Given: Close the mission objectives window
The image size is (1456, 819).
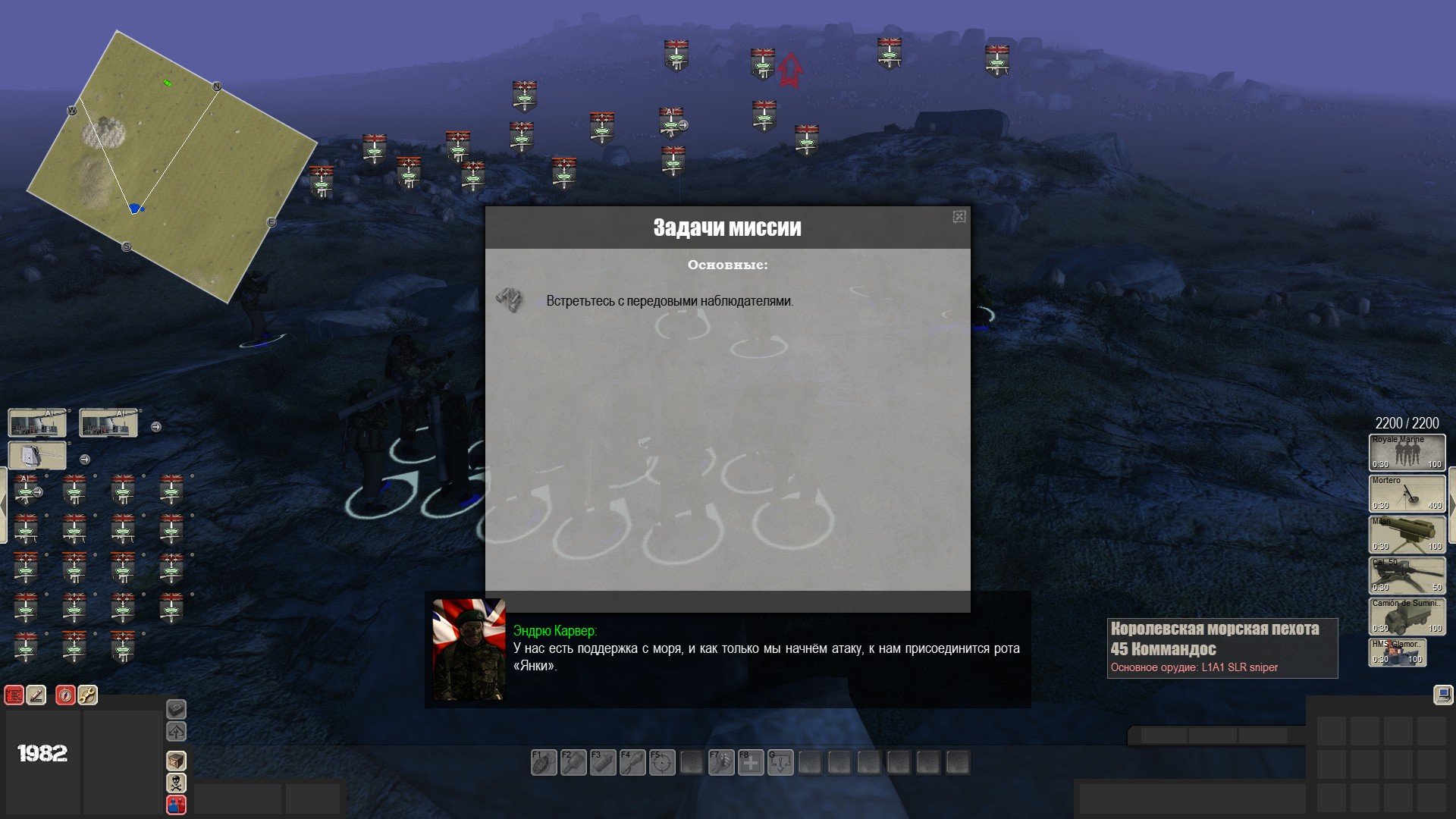Looking at the screenshot, I should pyautogui.click(x=959, y=217).
